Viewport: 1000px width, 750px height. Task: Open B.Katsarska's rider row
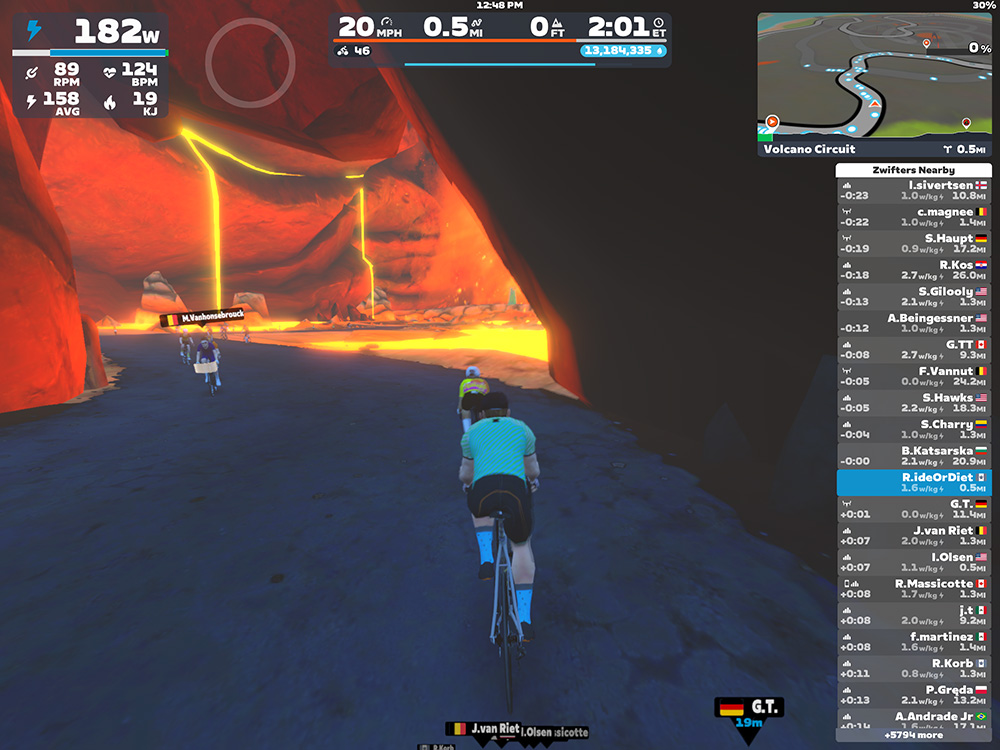[x=913, y=456]
